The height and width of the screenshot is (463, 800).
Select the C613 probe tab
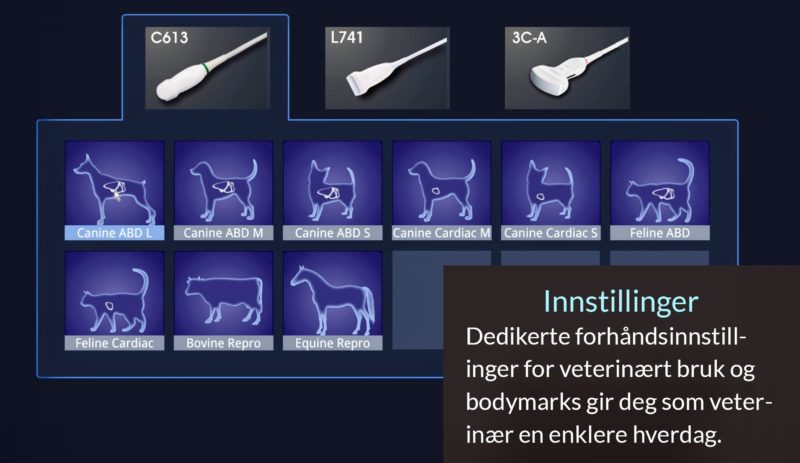click(204, 68)
